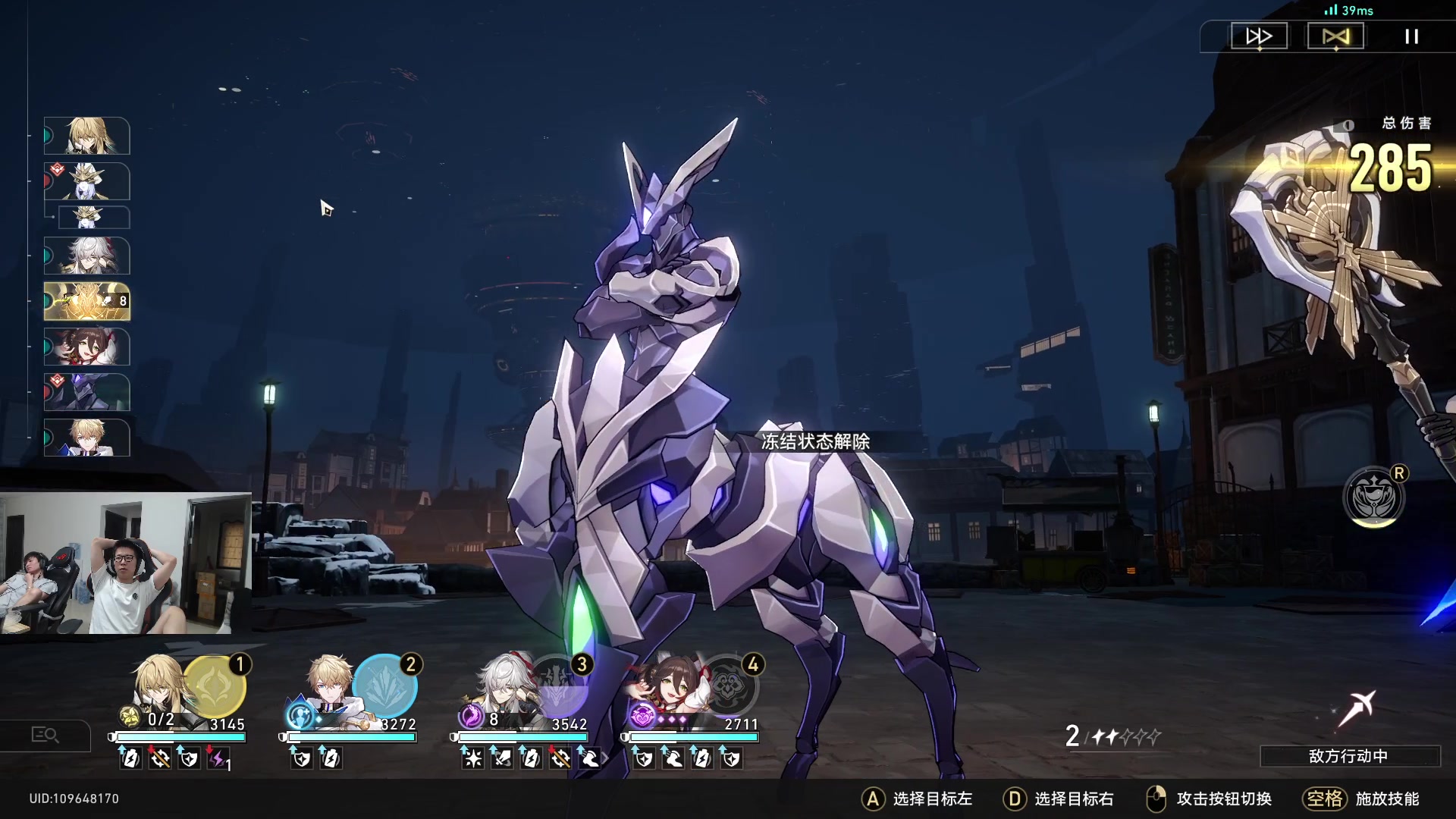Screen dimensions: 1456x819
Task: Click the topmost turn-order portrait
Action: tap(86, 136)
